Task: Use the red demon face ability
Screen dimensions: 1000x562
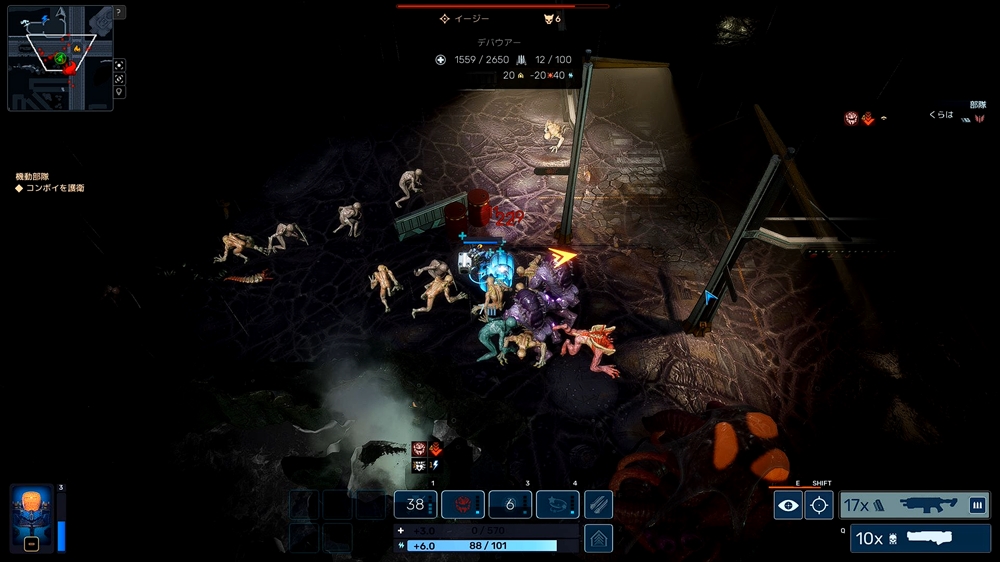Action: [x=463, y=505]
